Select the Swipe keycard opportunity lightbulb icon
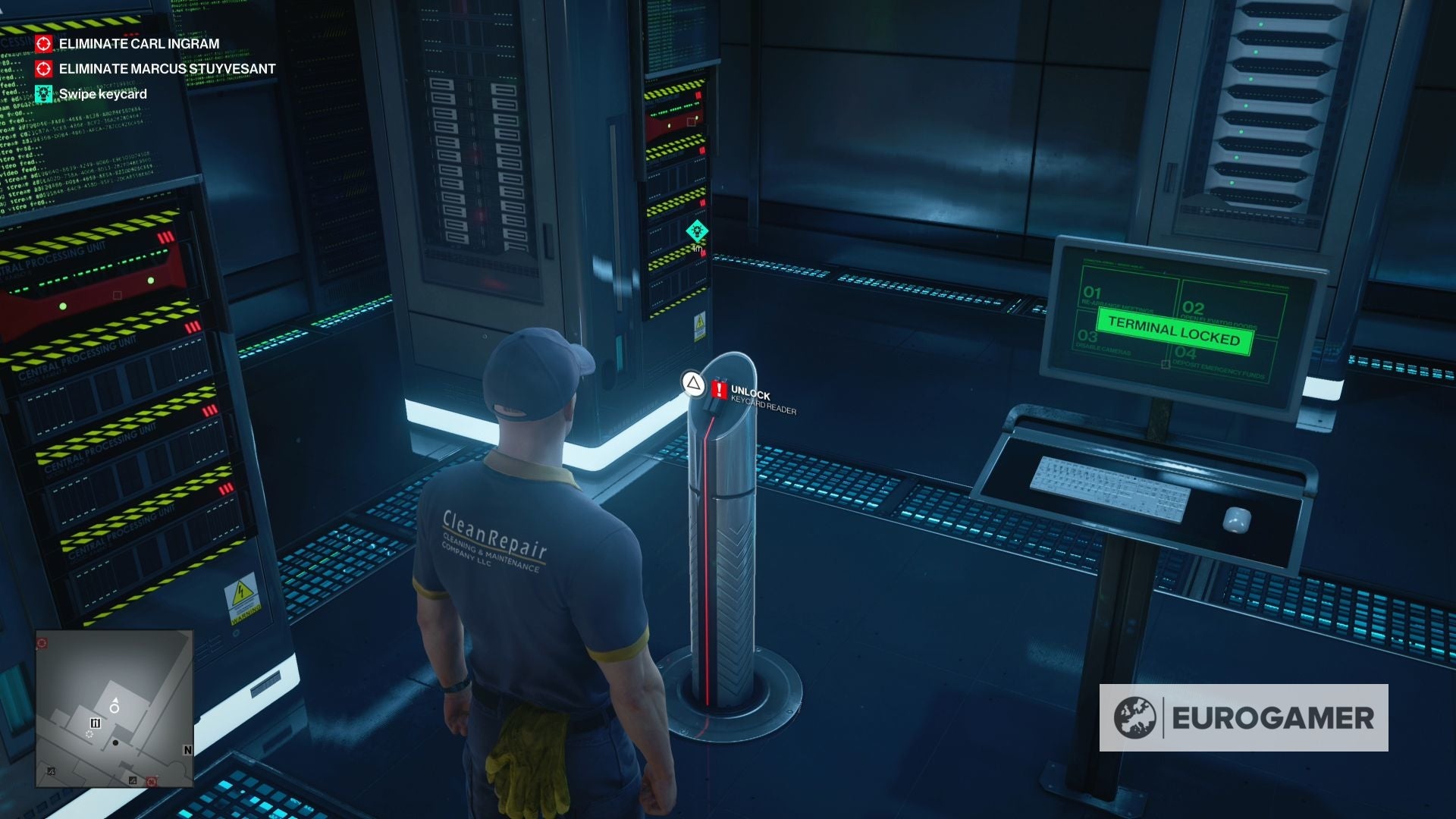 coord(43,93)
